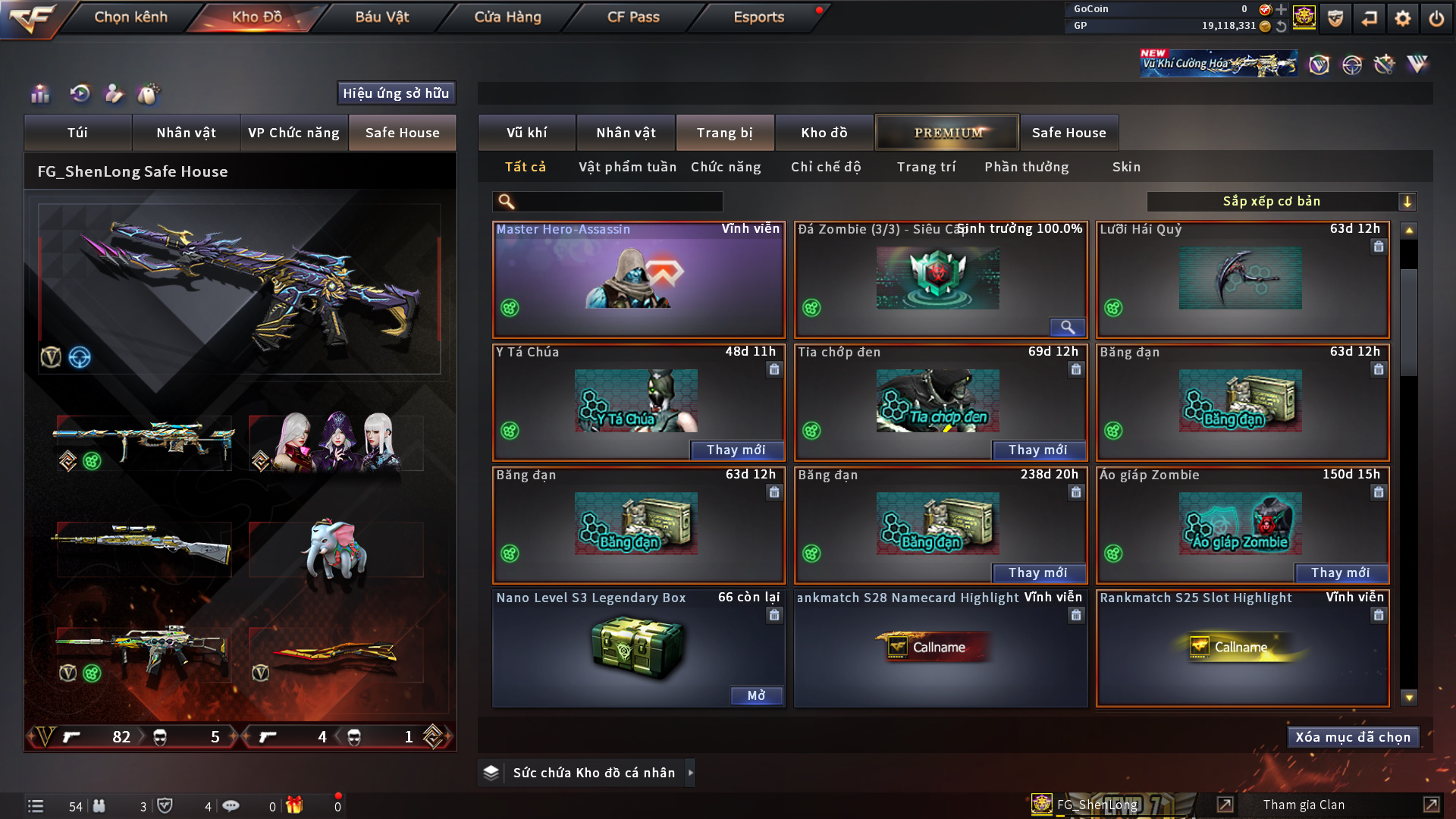Go to Chọn kênh channel selection
The width and height of the screenshot is (1456, 819).
coord(130,17)
